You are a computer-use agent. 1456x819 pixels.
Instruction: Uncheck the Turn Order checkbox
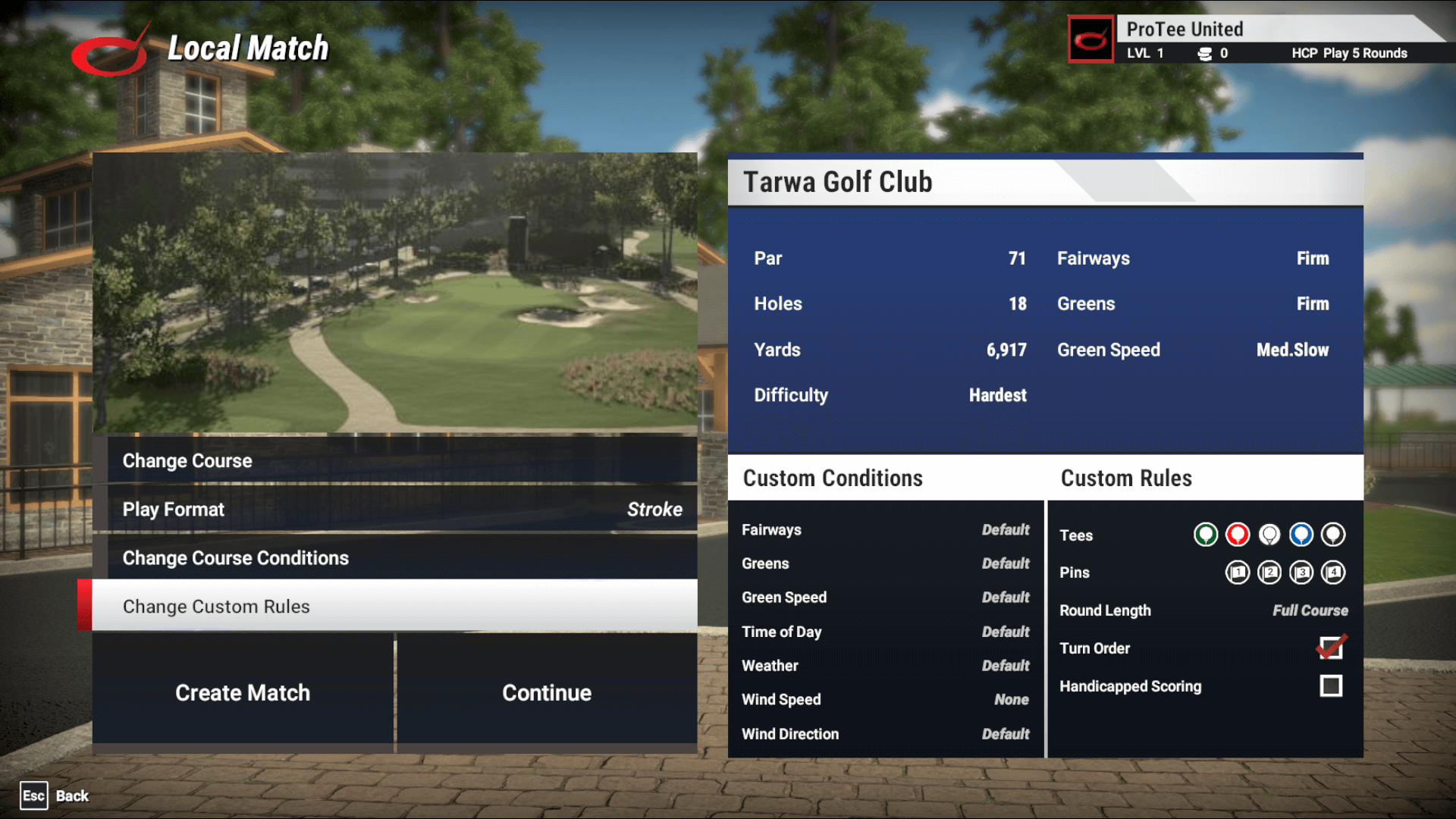click(1331, 648)
